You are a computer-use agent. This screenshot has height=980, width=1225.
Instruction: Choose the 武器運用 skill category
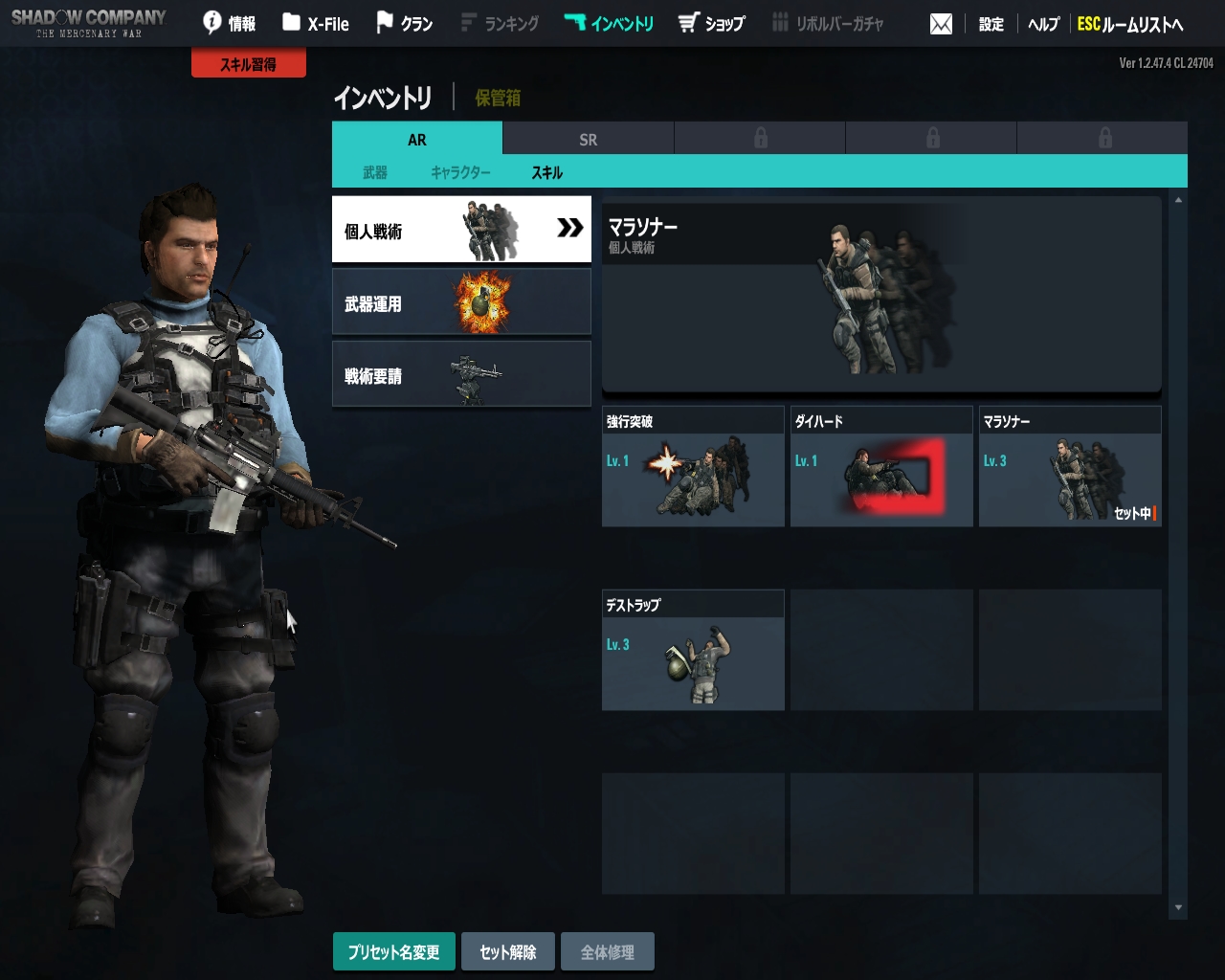[461, 302]
